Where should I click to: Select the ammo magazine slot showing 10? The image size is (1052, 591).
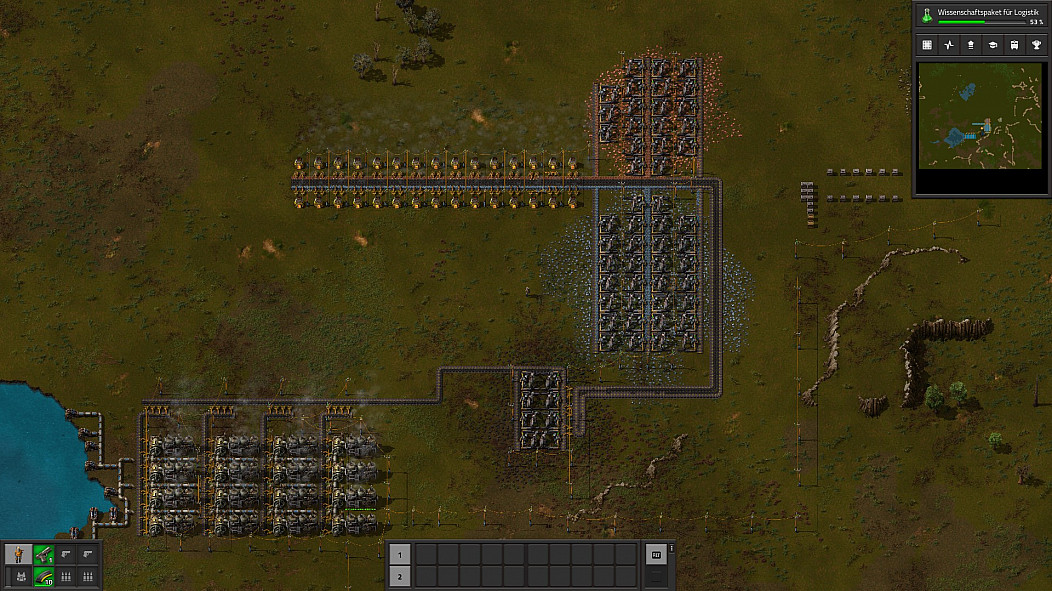43,576
